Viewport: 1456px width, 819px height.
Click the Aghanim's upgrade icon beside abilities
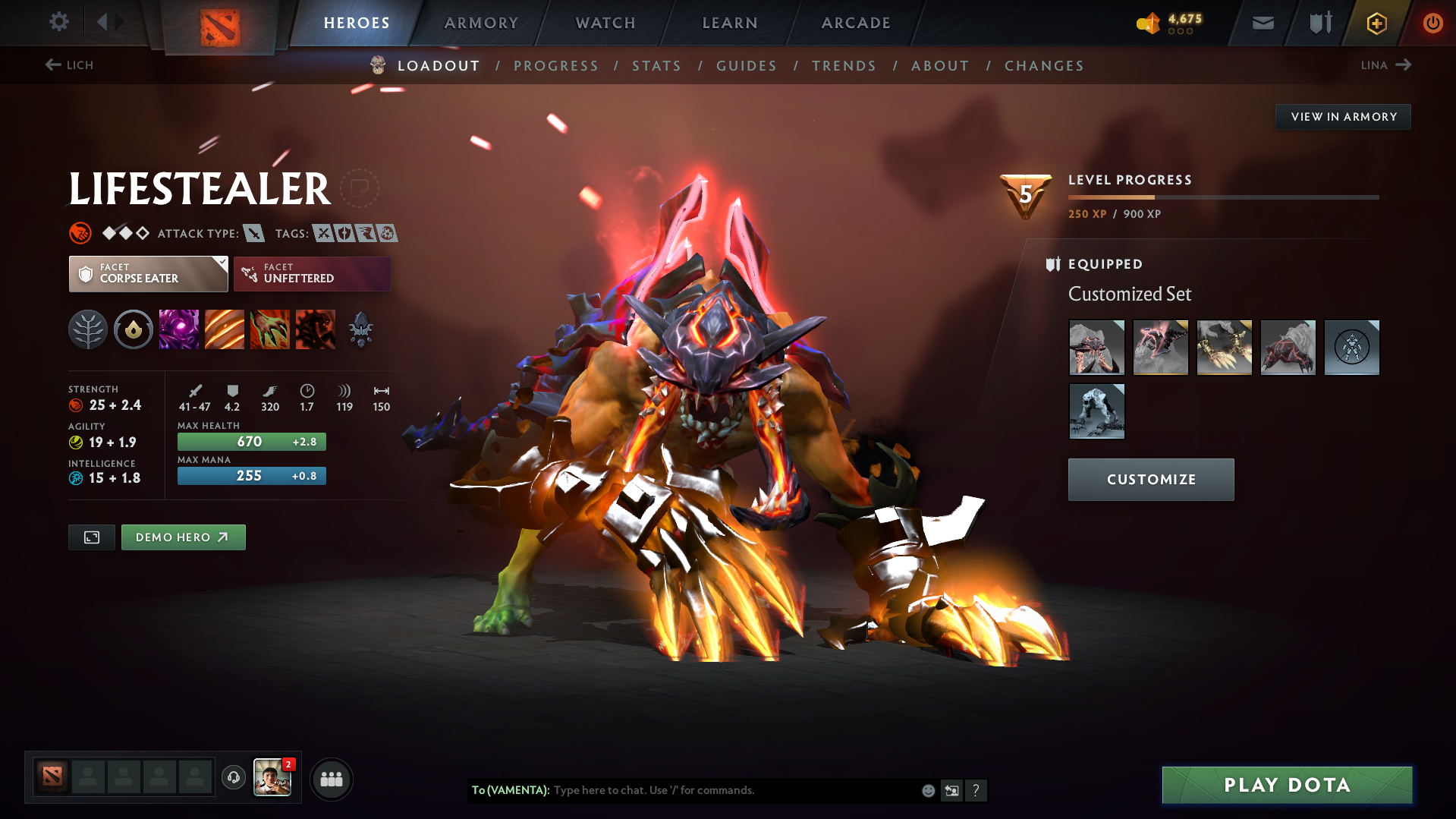click(361, 329)
